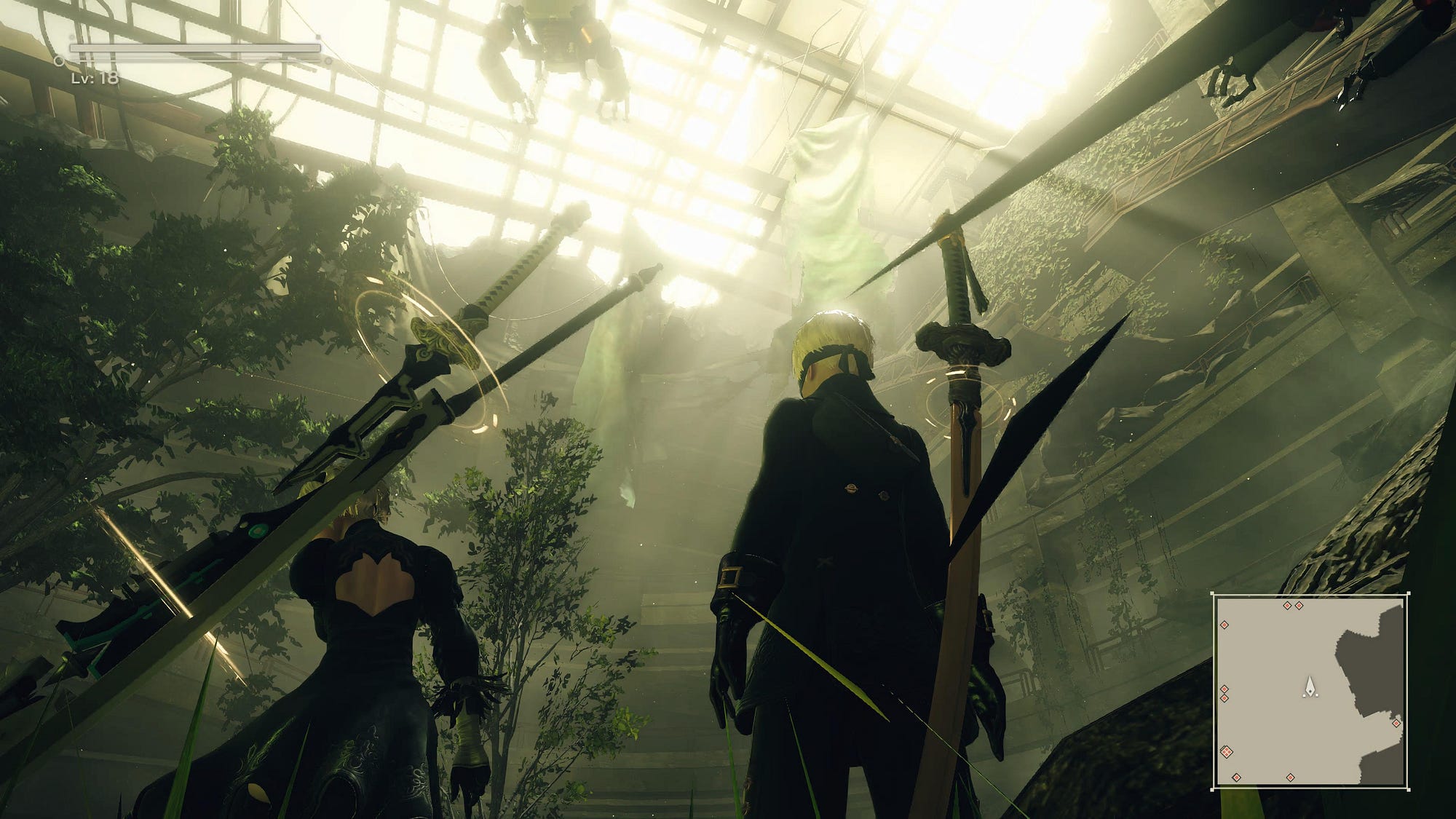
Task: Click the white player arrow on minimap
Action: [x=1310, y=685]
